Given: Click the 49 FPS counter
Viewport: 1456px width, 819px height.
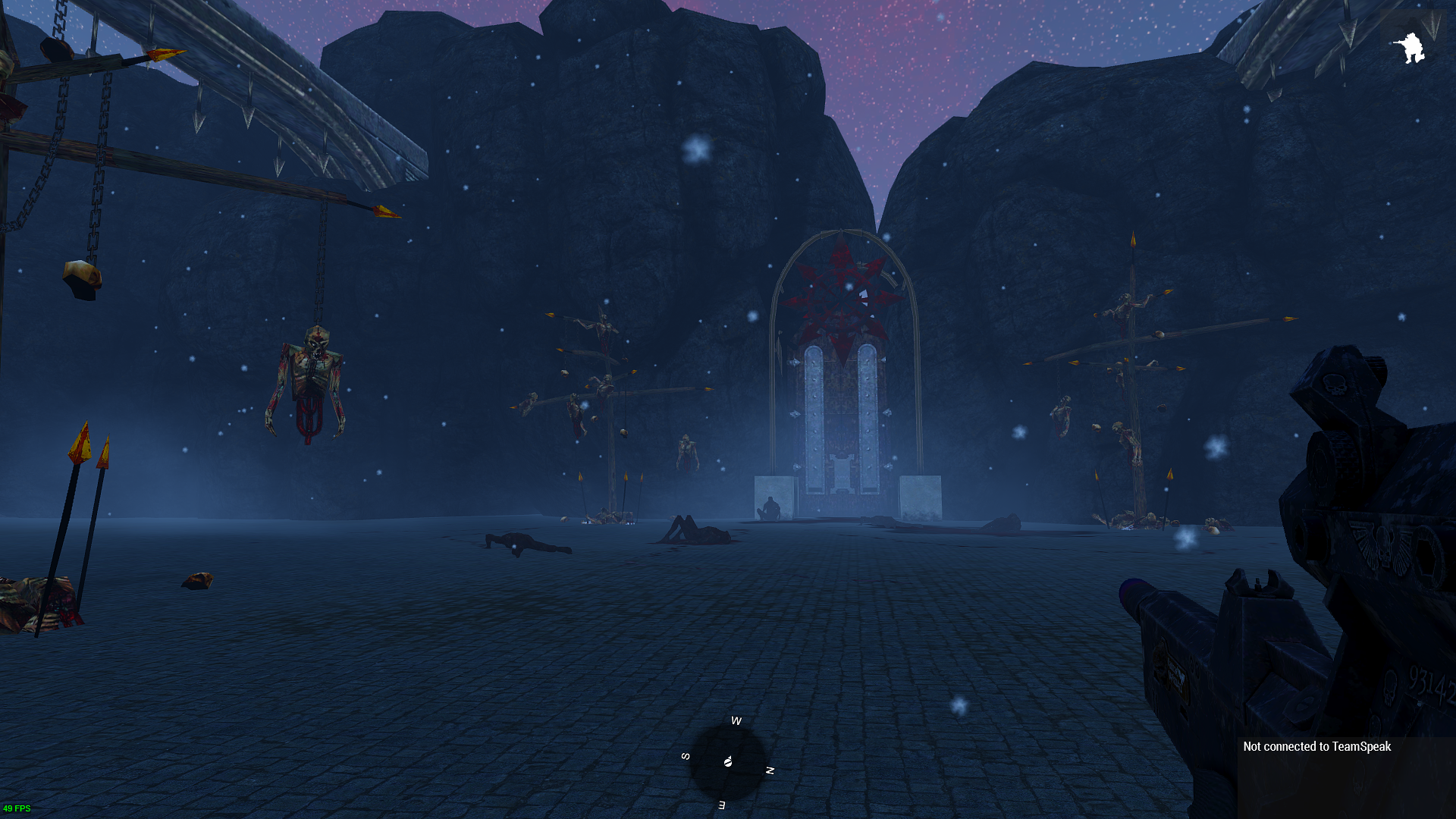Looking at the screenshot, I should (x=17, y=808).
